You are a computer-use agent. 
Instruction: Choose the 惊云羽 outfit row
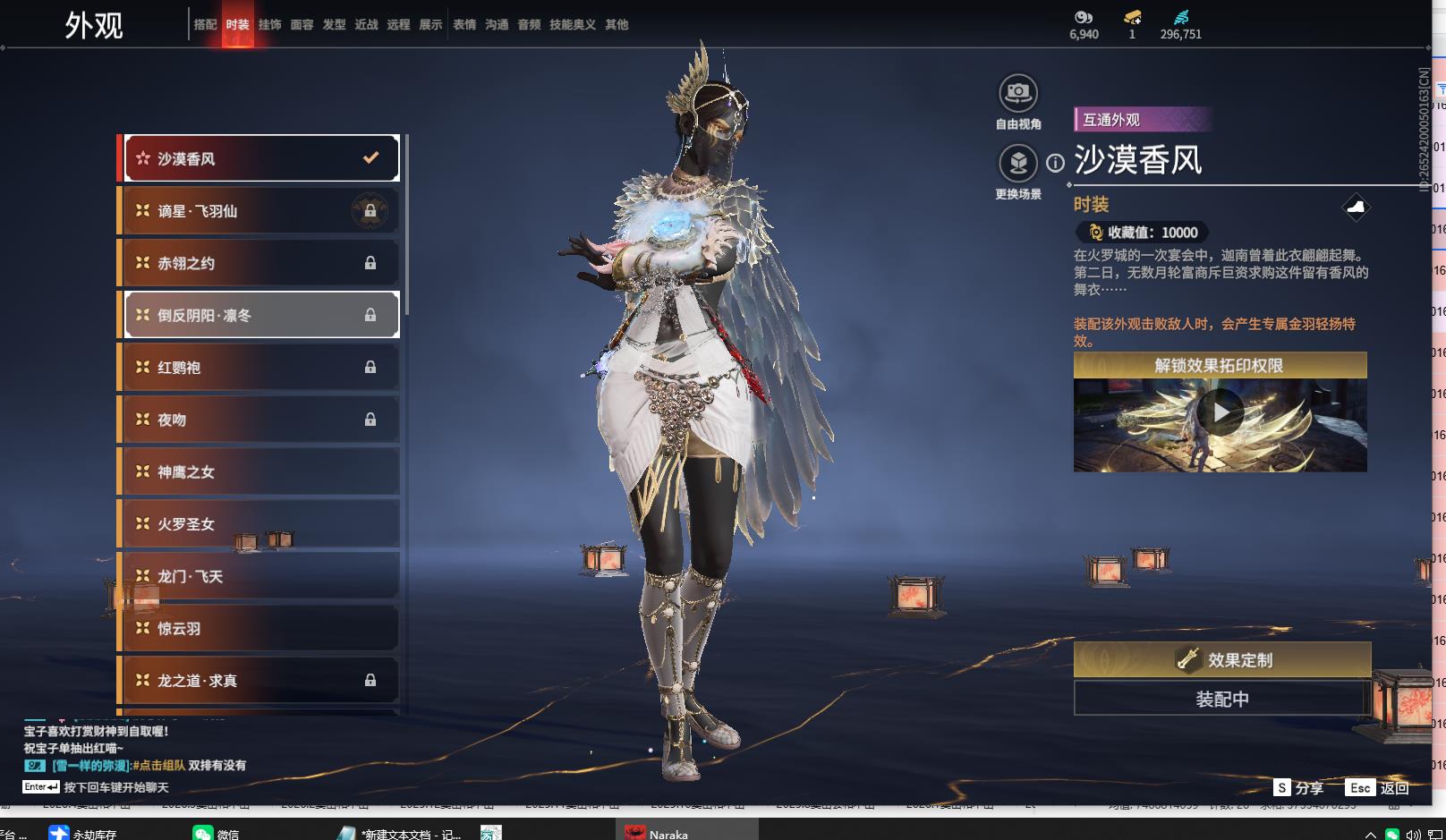tap(259, 629)
